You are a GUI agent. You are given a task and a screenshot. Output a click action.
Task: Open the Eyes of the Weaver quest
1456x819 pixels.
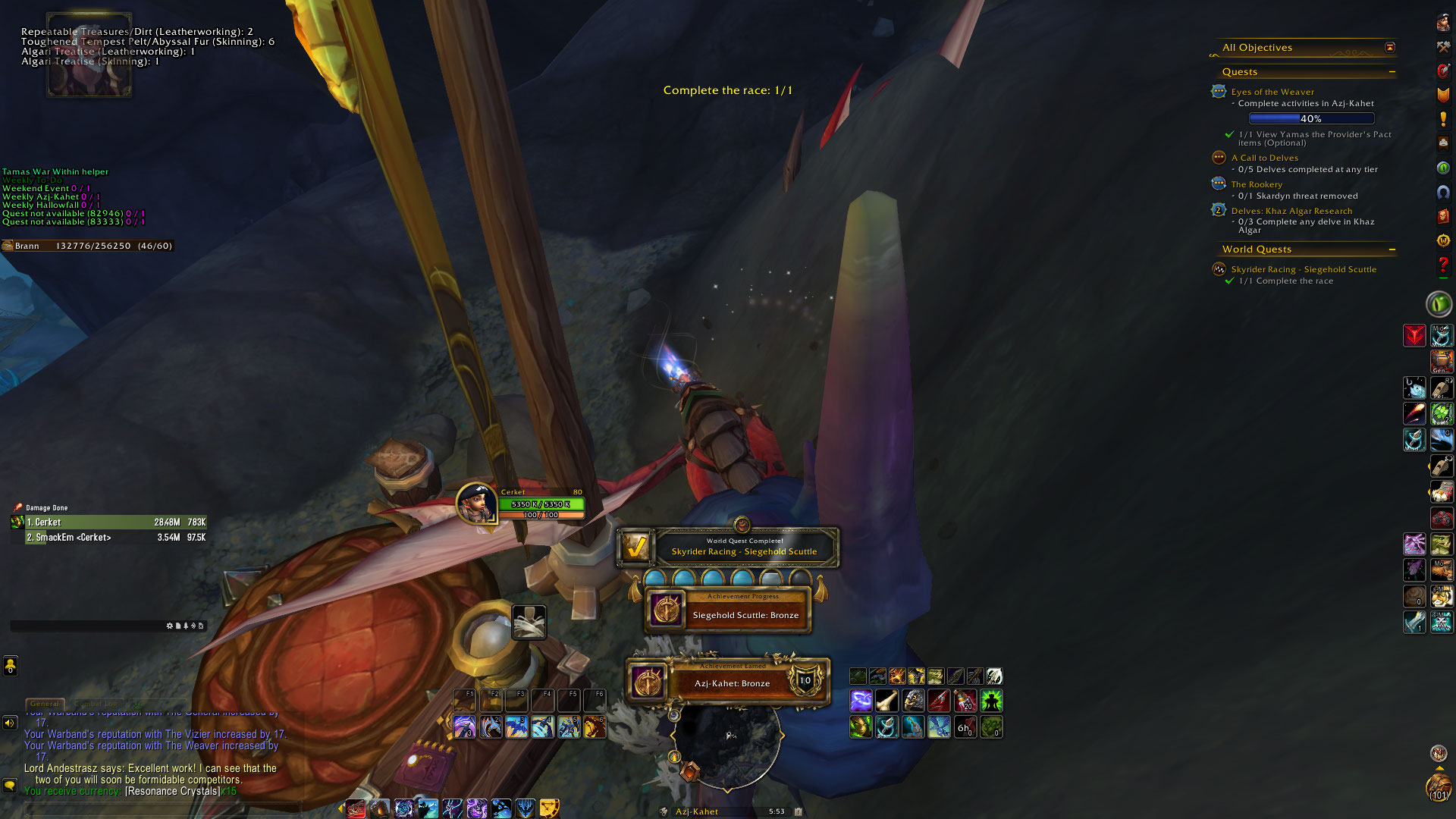(1272, 92)
